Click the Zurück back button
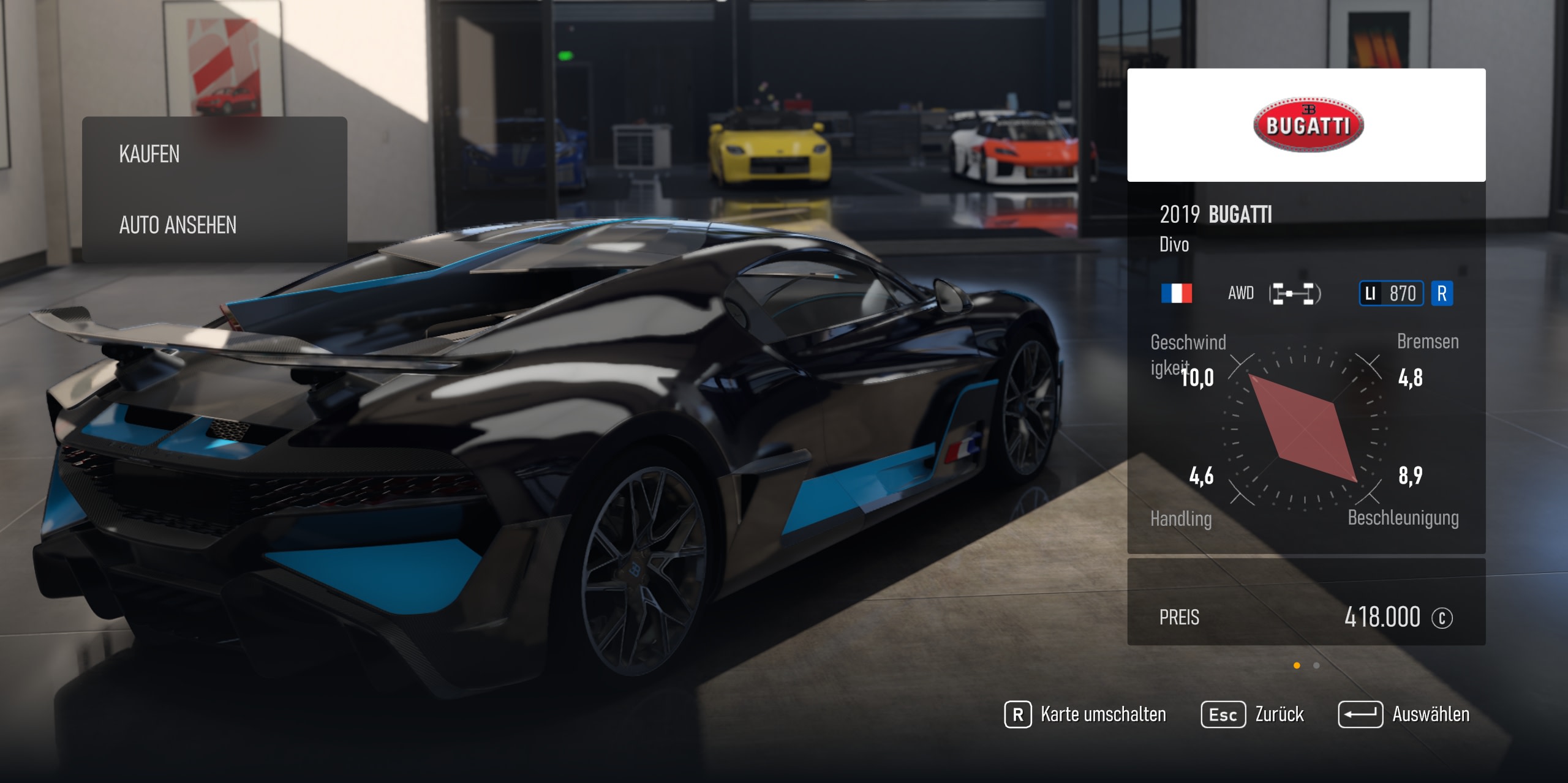Image resolution: width=1568 pixels, height=783 pixels. tap(1253, 714)
